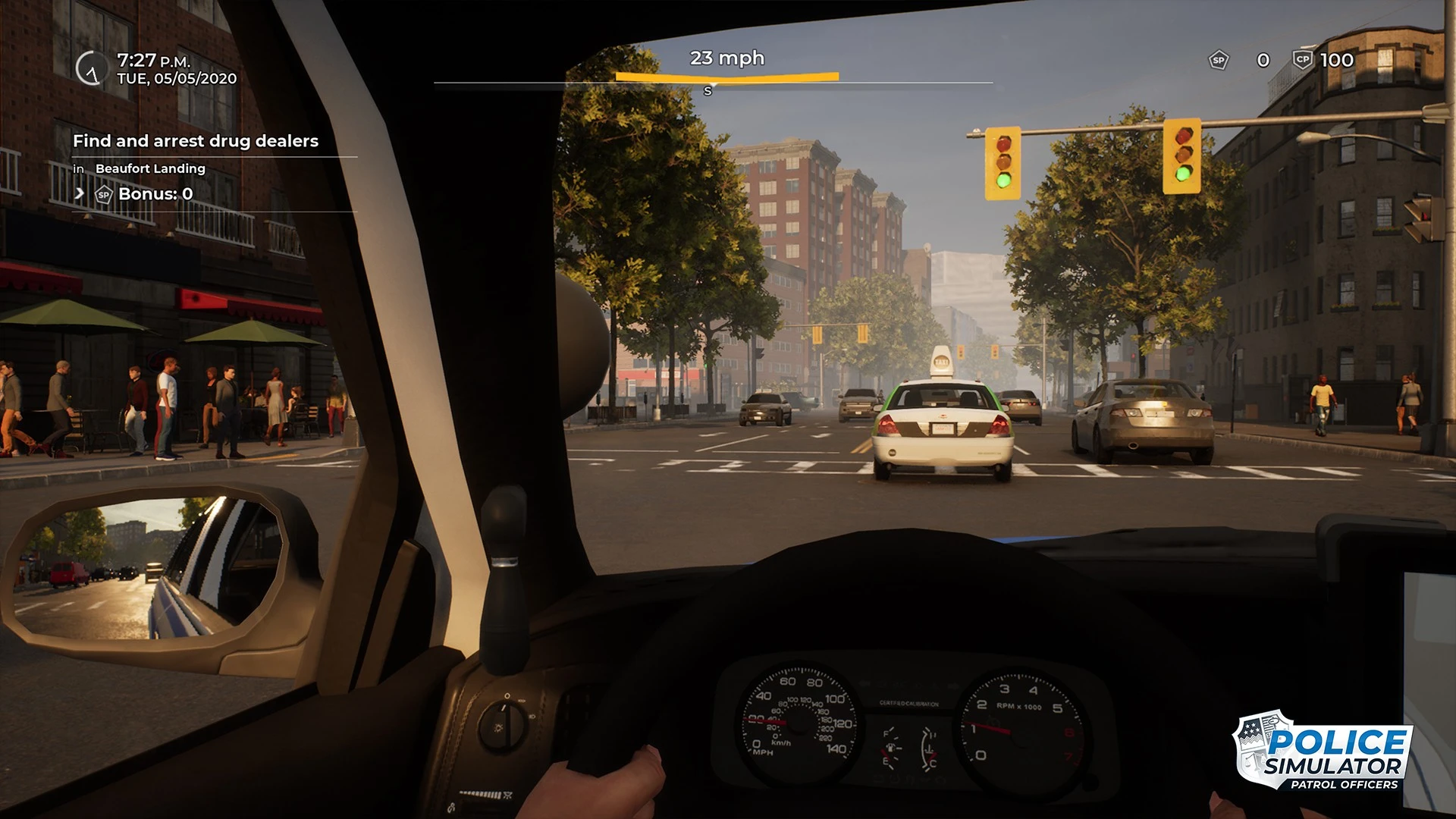Click the SP shift points badge icon

1218,60
